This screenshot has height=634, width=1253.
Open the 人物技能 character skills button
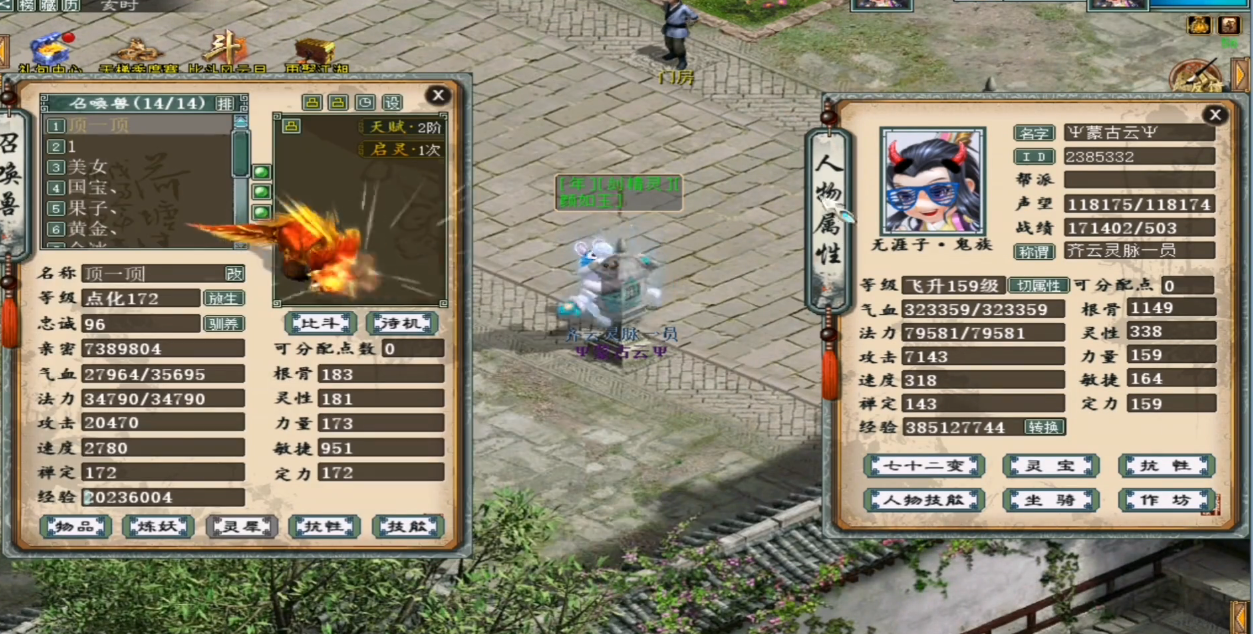pyautogui.click(x=924, y=500)
